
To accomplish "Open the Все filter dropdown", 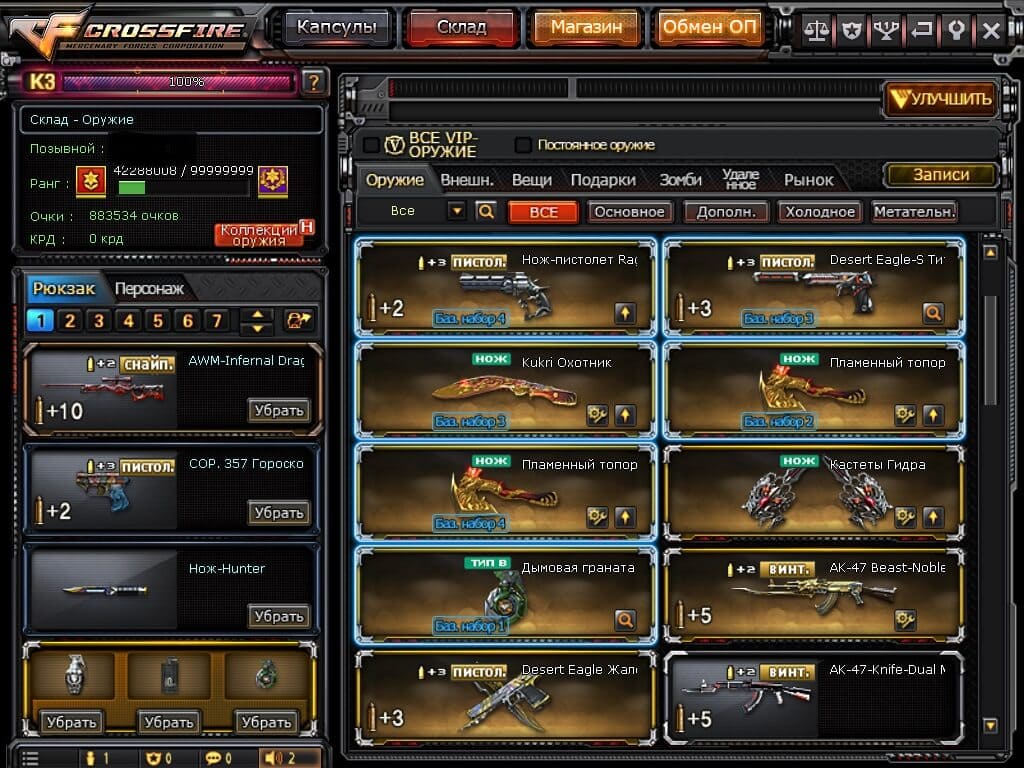I will pyautogui.click(x=457, y=211).
